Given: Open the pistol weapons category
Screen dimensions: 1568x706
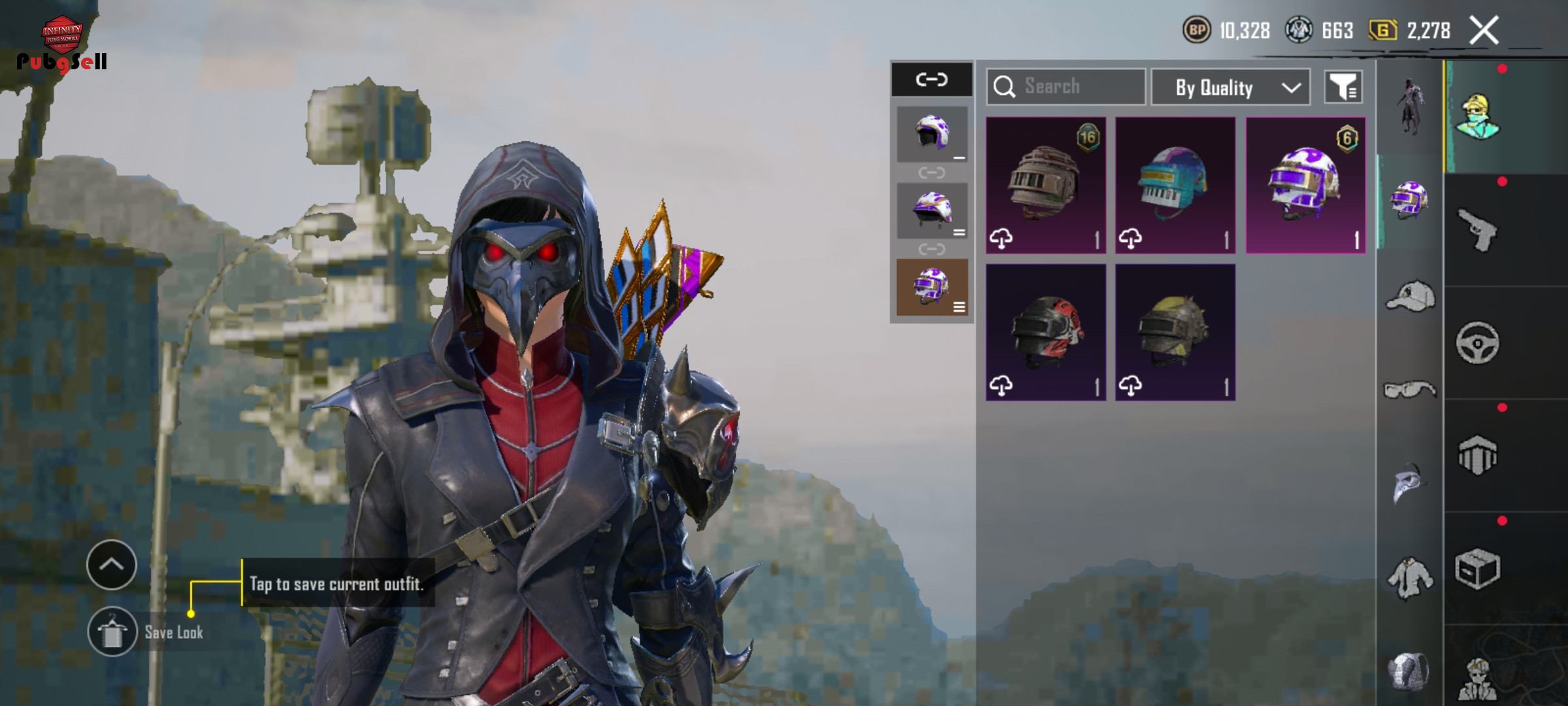Looking at the screenshot, I should pyautogui.click(x=1478, y=230).
